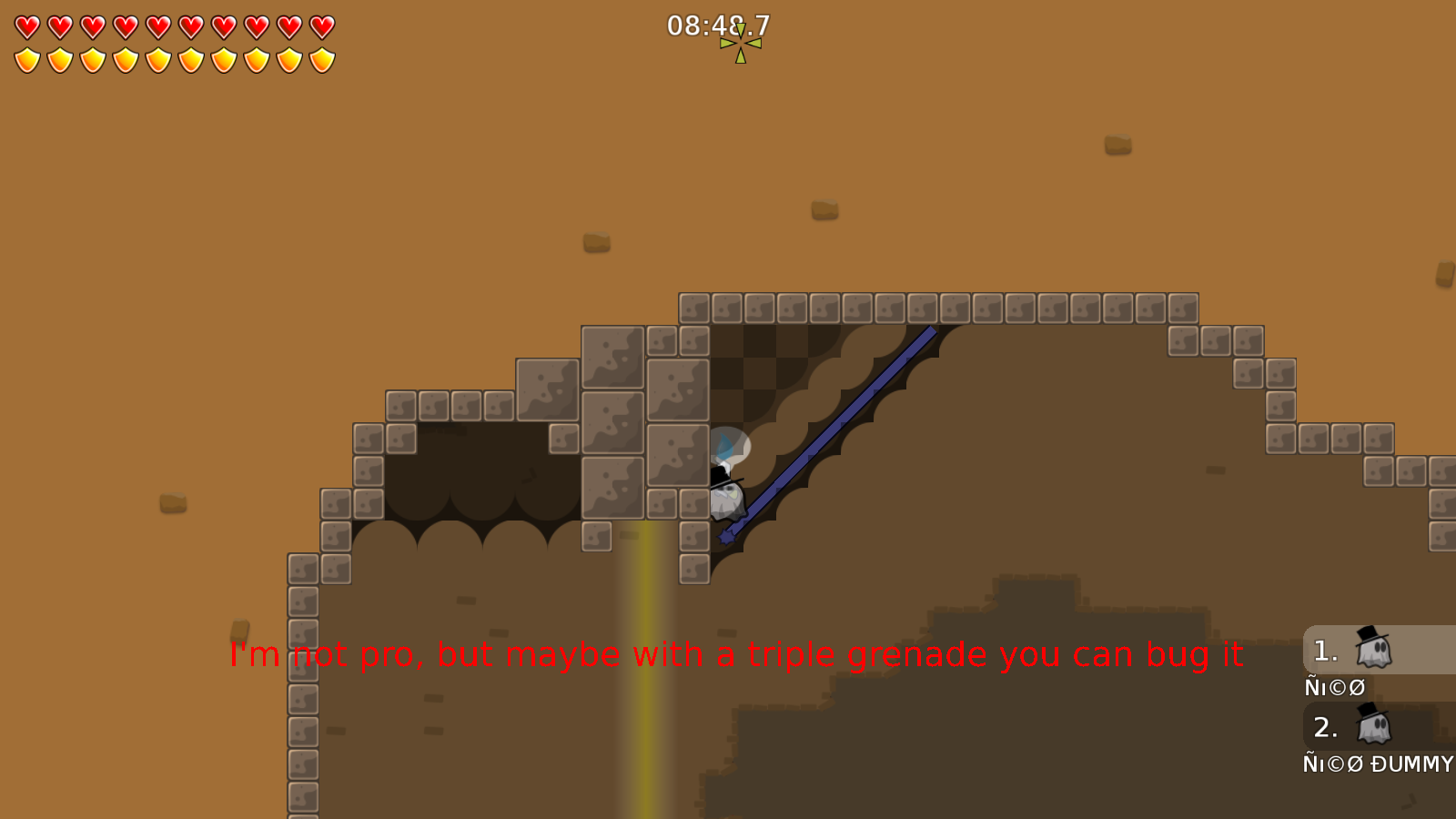
Task: Select player name Ñı©Ø ÐUMMY on the scoreboard
Action: click(x=1376, y=765)
